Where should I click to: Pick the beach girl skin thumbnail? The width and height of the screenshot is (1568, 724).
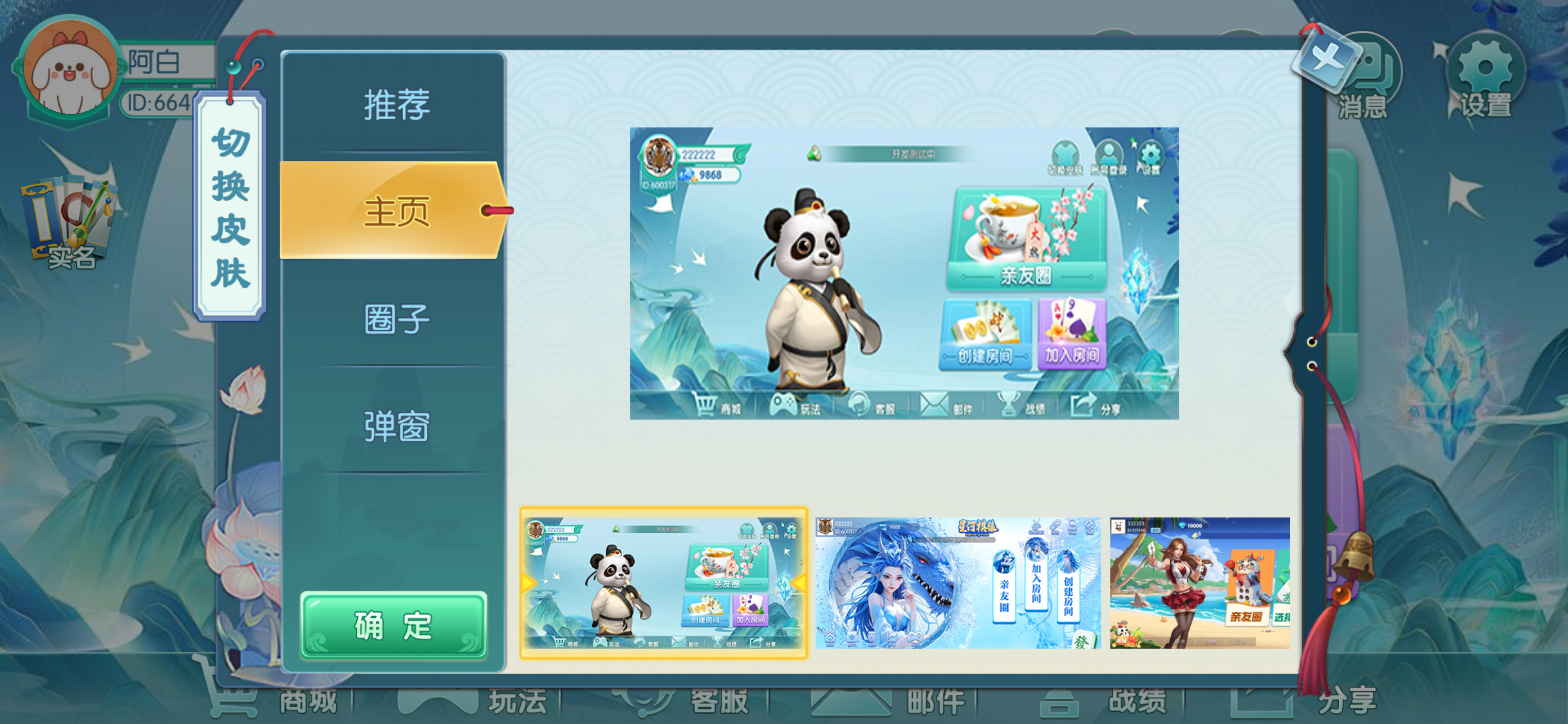pyautogui.click(x=1199, y=583)
